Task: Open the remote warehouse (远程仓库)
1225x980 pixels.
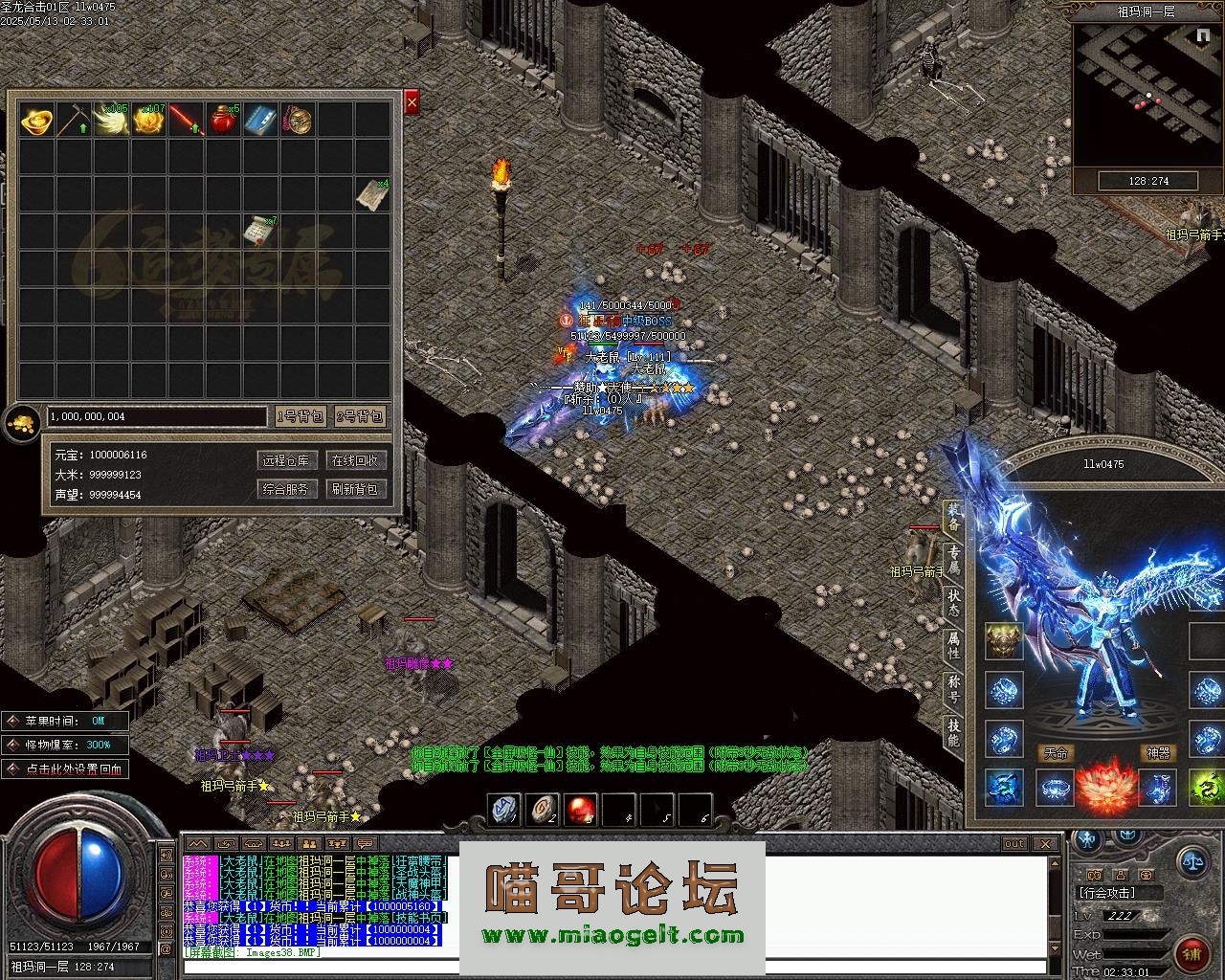Action: 286,460
